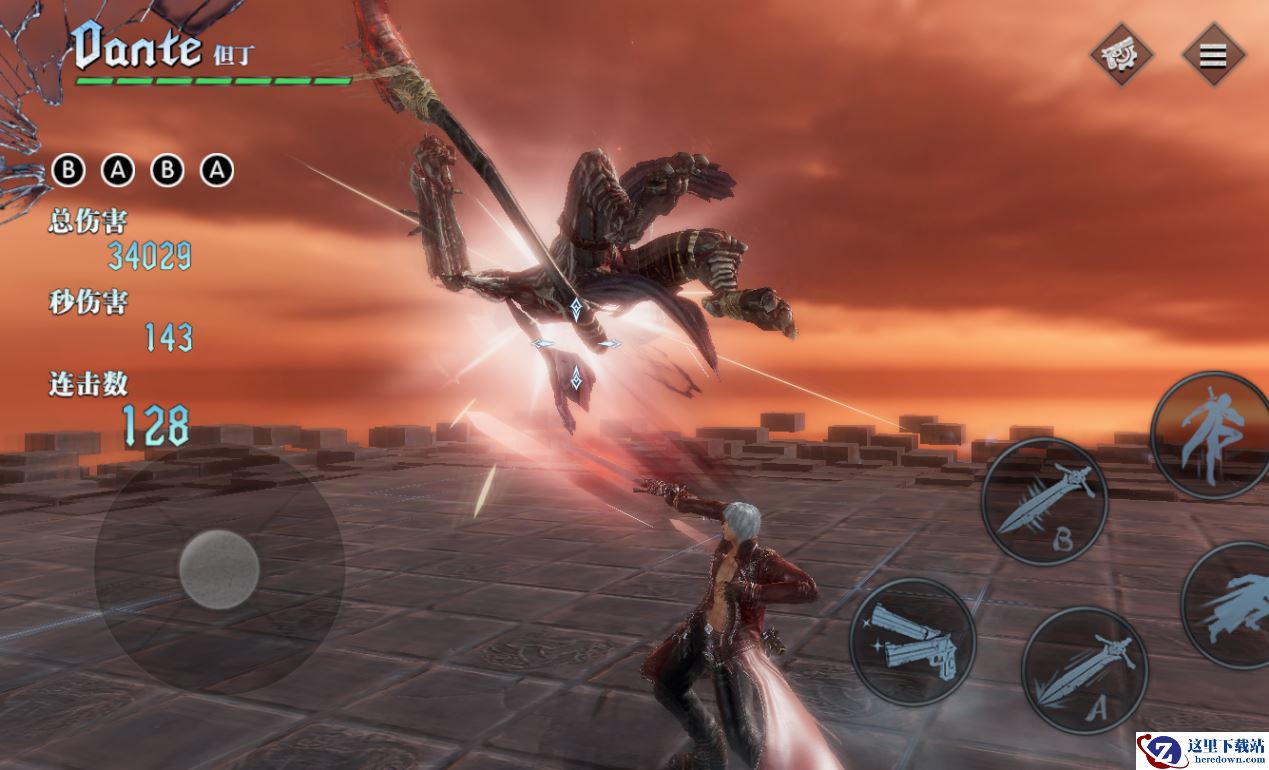The width and height of the screenshot is (1269, 770).
Task: Tap the sword attack B button
Action: pos(1044,501)
